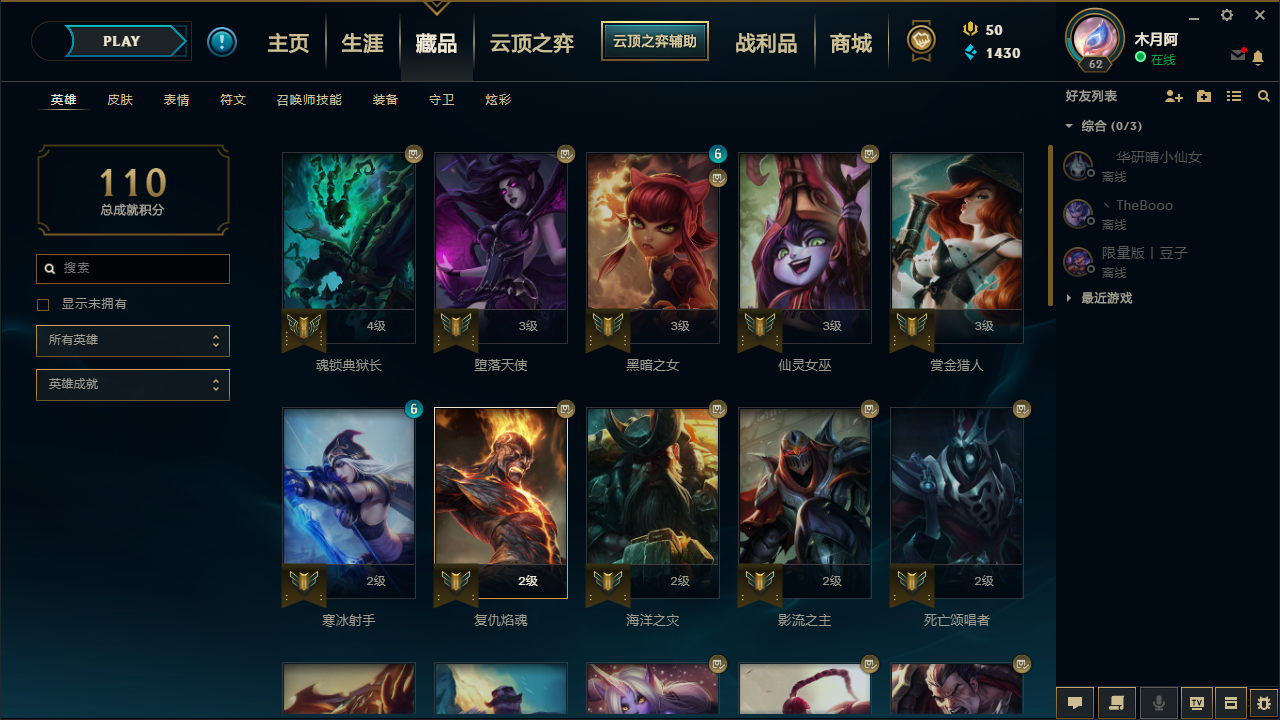Open the 商城 menu item
The height and width of the screenshot is (720, 1280).
(x=851, y=42)
